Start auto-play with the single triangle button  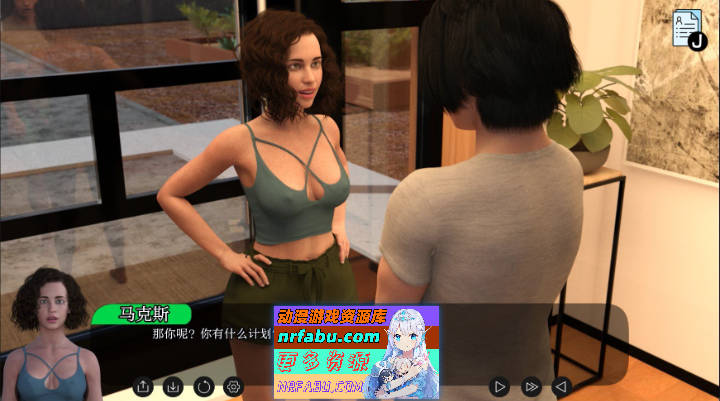(x=500, y=385)
